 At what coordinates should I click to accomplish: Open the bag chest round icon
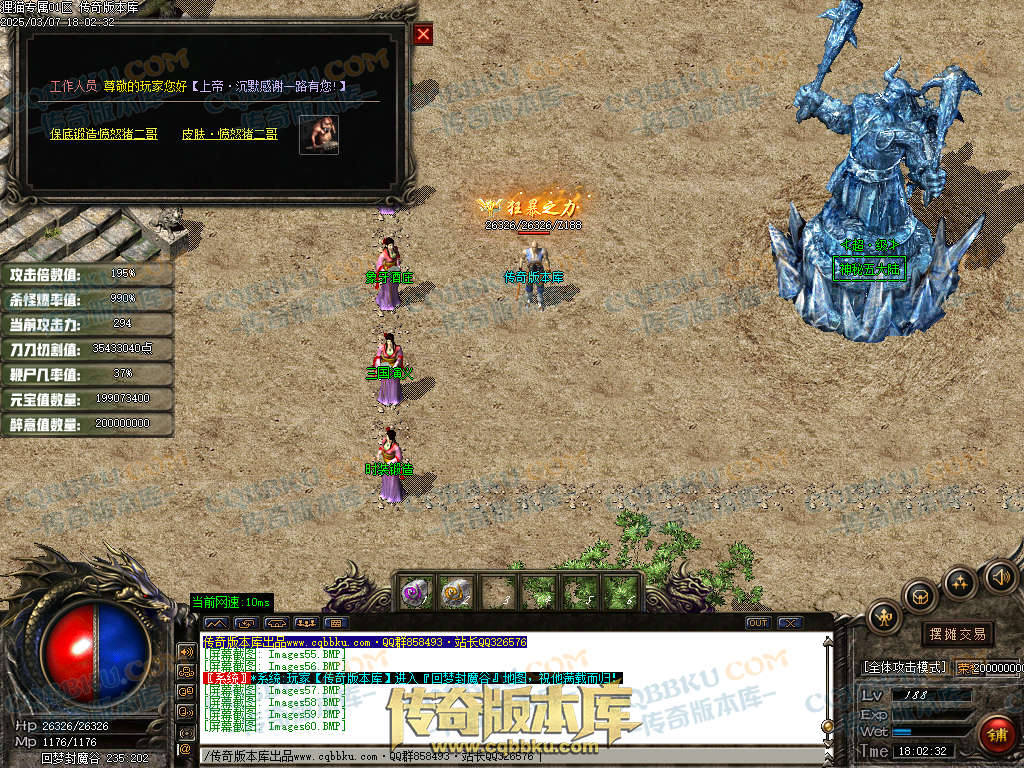tap(920, 597)
